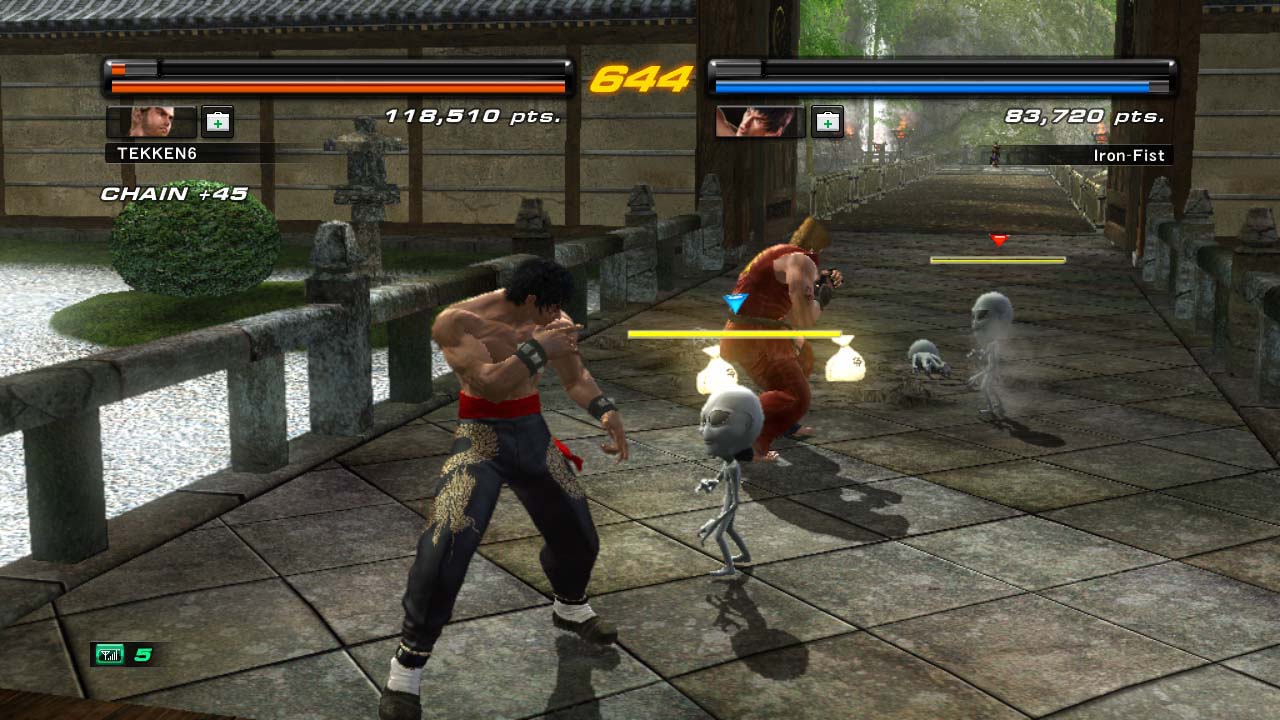Click the Iron-Fist player portrait

coord(760,121)
